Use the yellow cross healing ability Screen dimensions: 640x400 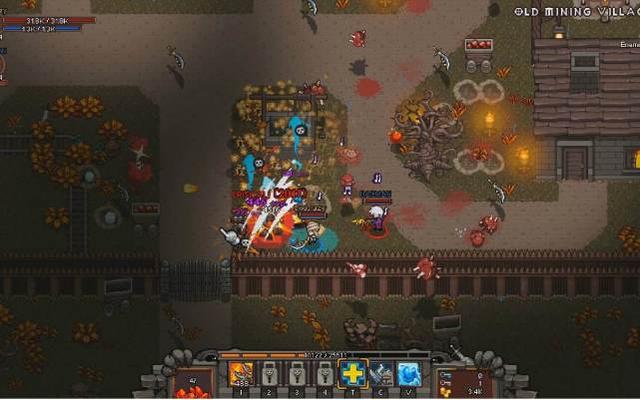click(353, 374)
